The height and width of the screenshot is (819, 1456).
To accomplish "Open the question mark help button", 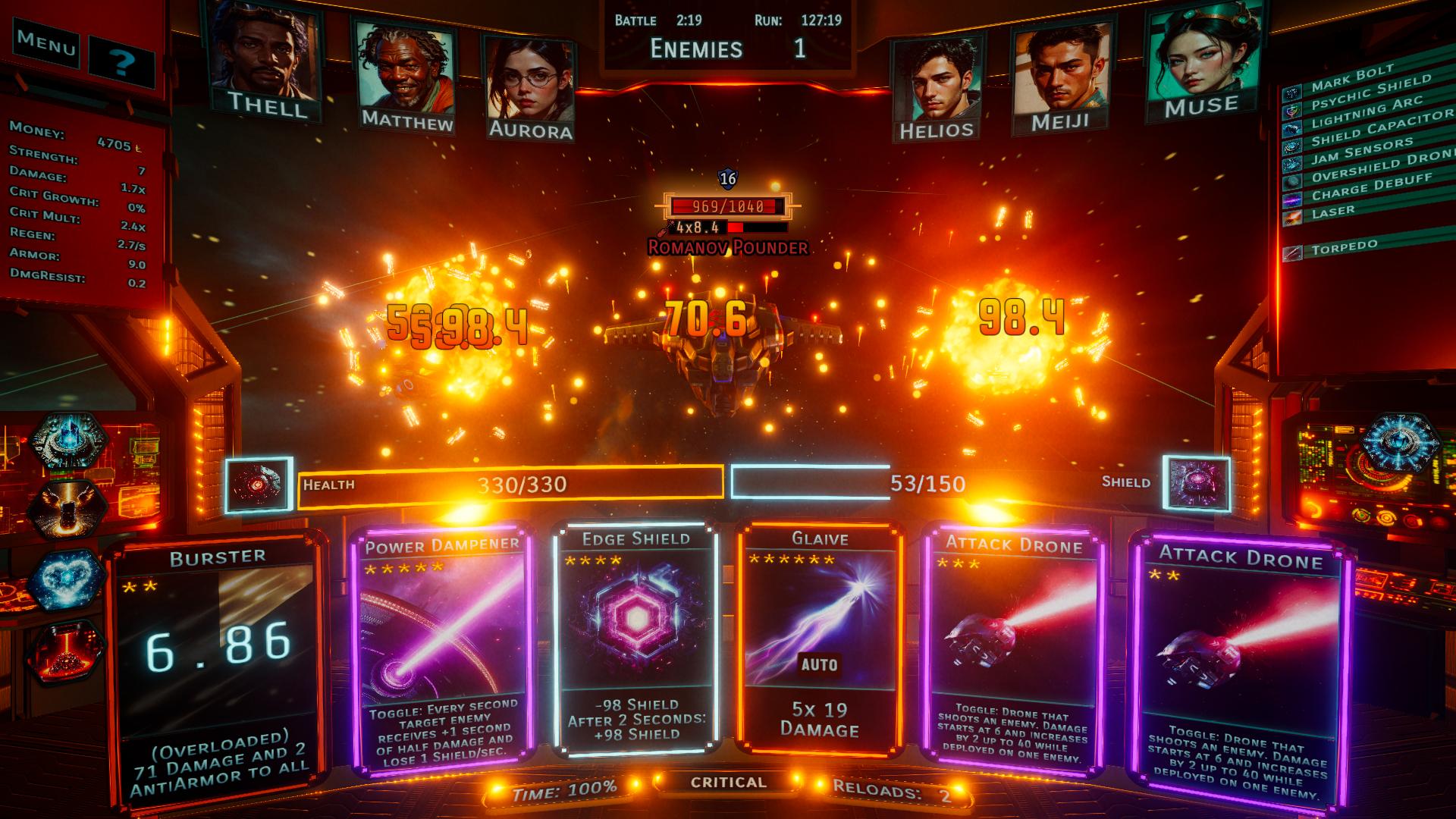I will tap(121, 61).
